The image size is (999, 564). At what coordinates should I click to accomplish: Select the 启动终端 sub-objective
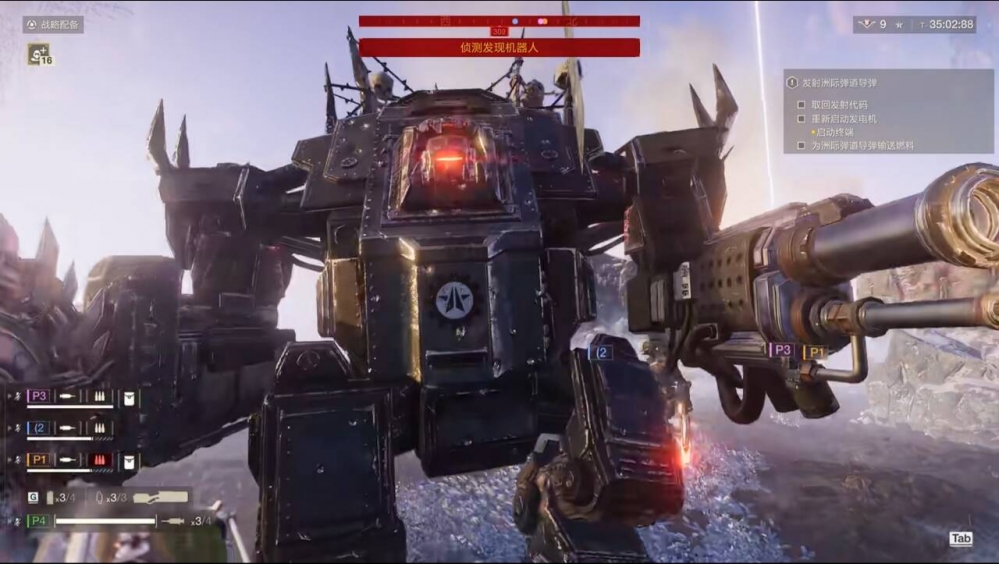(x=834, y=132)
